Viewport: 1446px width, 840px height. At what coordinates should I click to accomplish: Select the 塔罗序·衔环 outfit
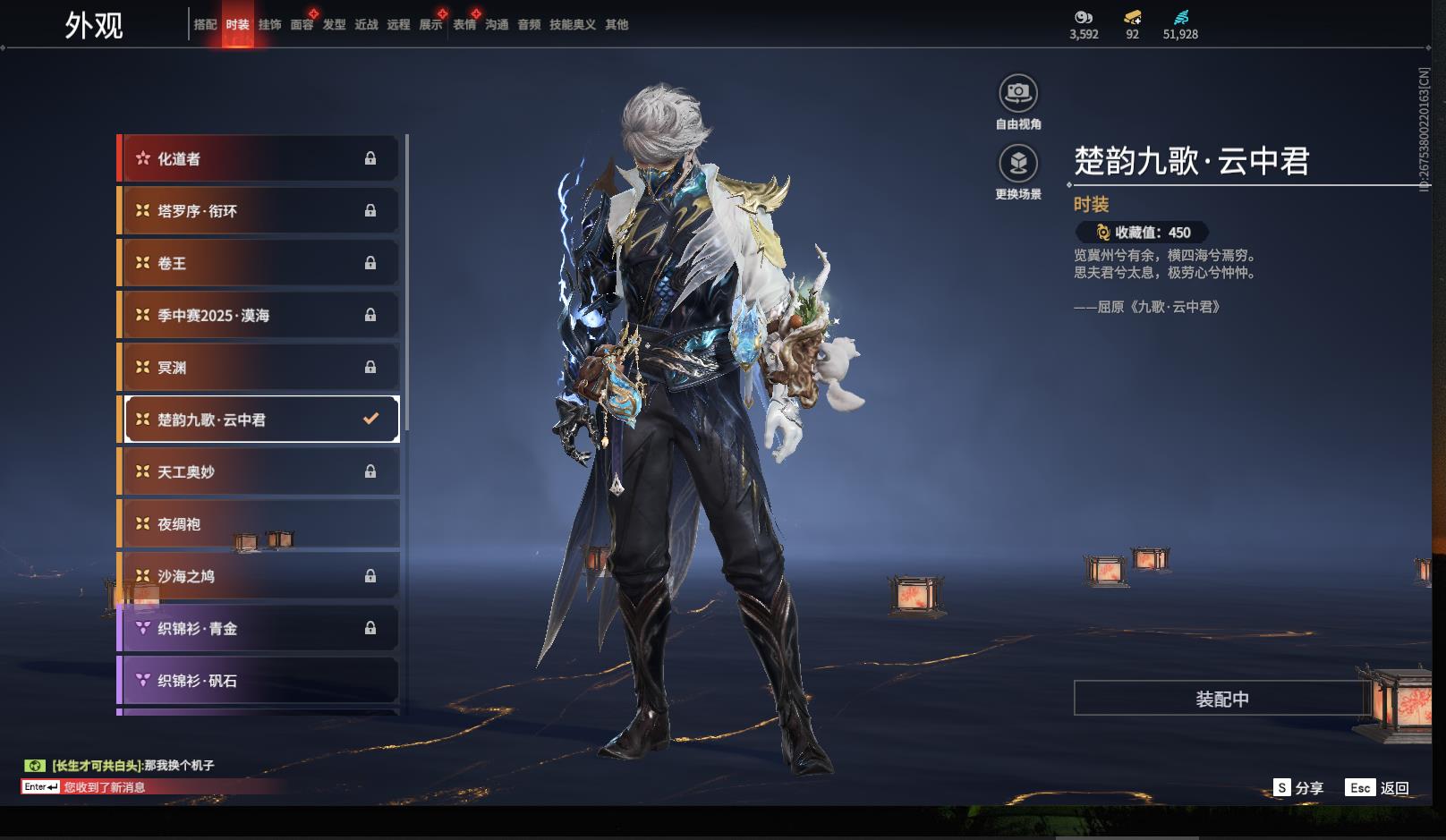coord(259,211)
